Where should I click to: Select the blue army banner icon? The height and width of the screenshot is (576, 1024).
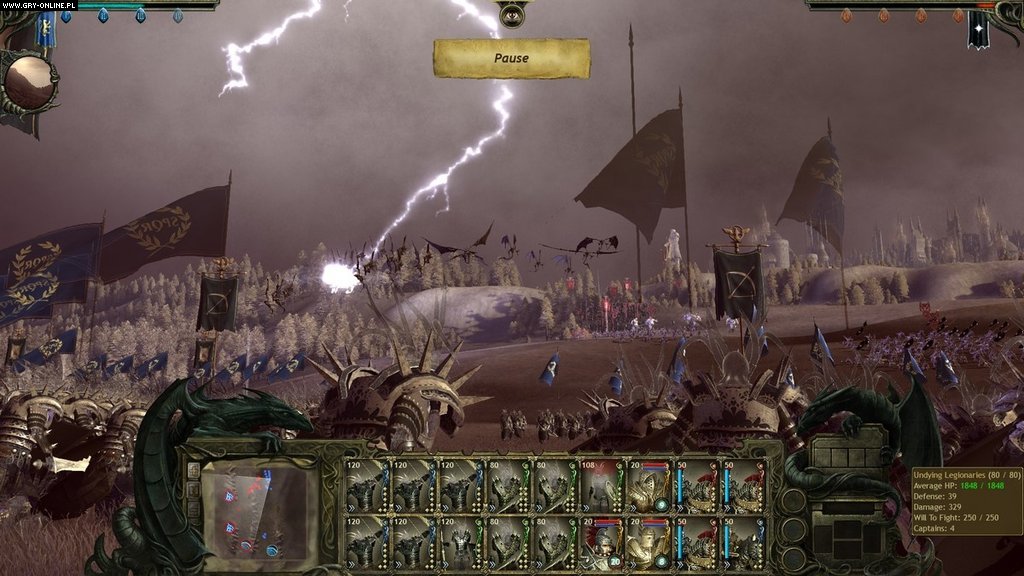[x=45, y=31]
